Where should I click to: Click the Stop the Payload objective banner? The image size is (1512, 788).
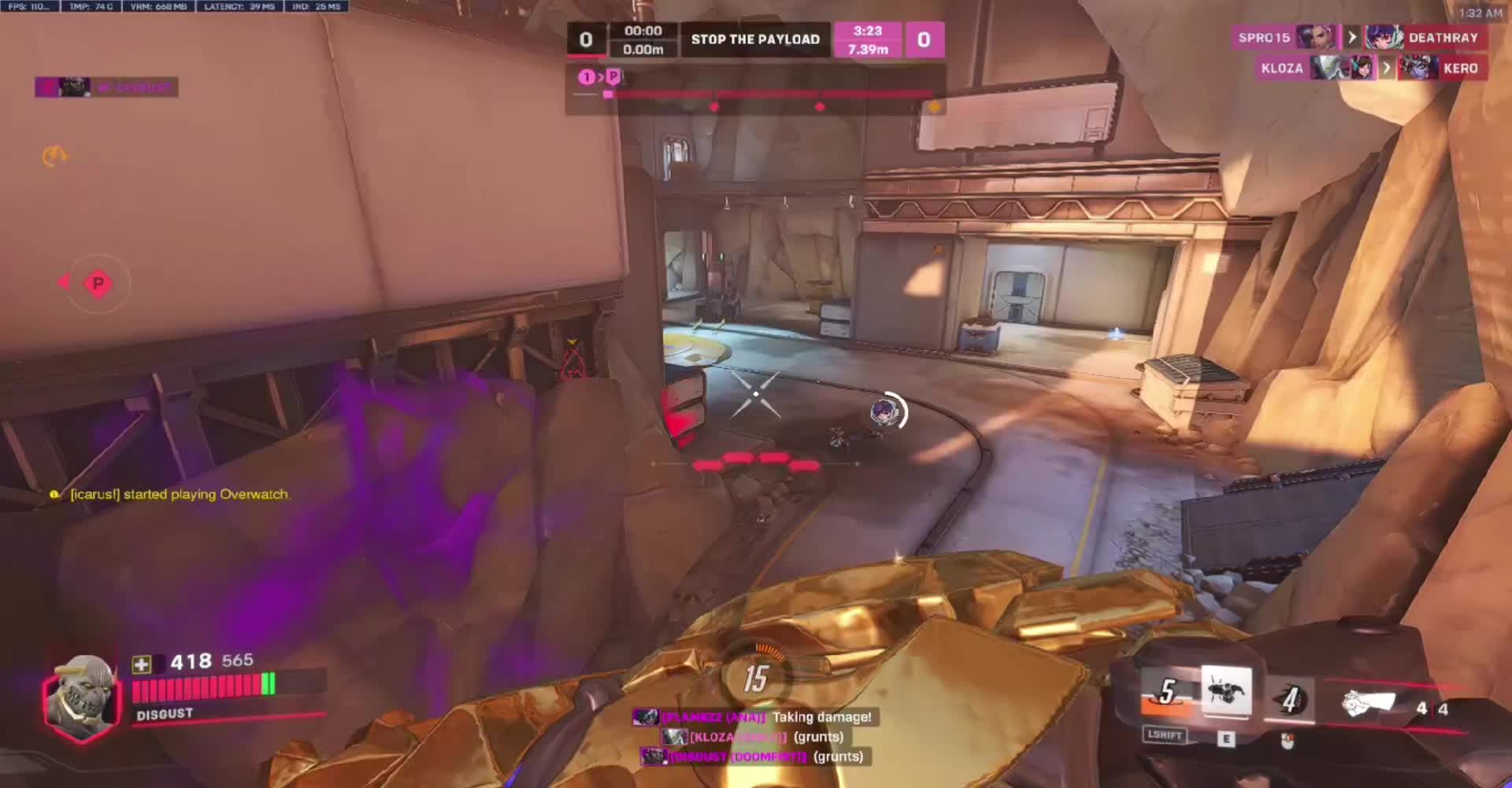(x=755, y=39)
